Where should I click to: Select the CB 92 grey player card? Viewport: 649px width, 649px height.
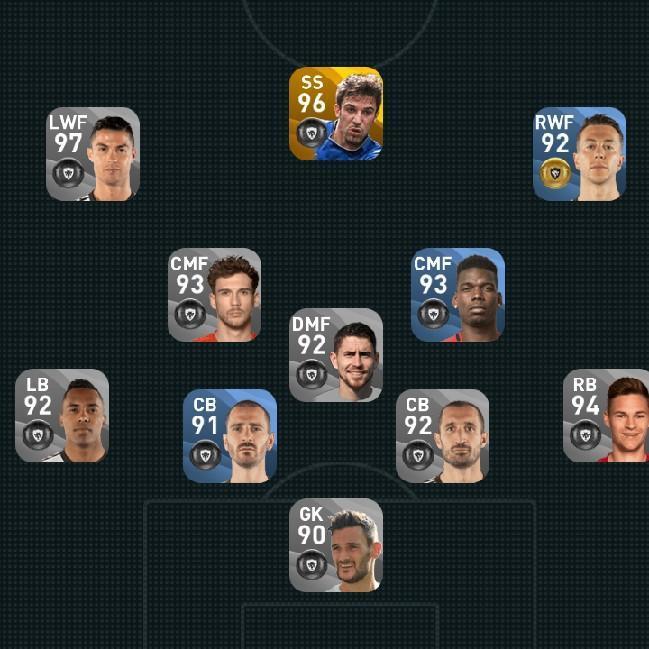click(442, 436)
